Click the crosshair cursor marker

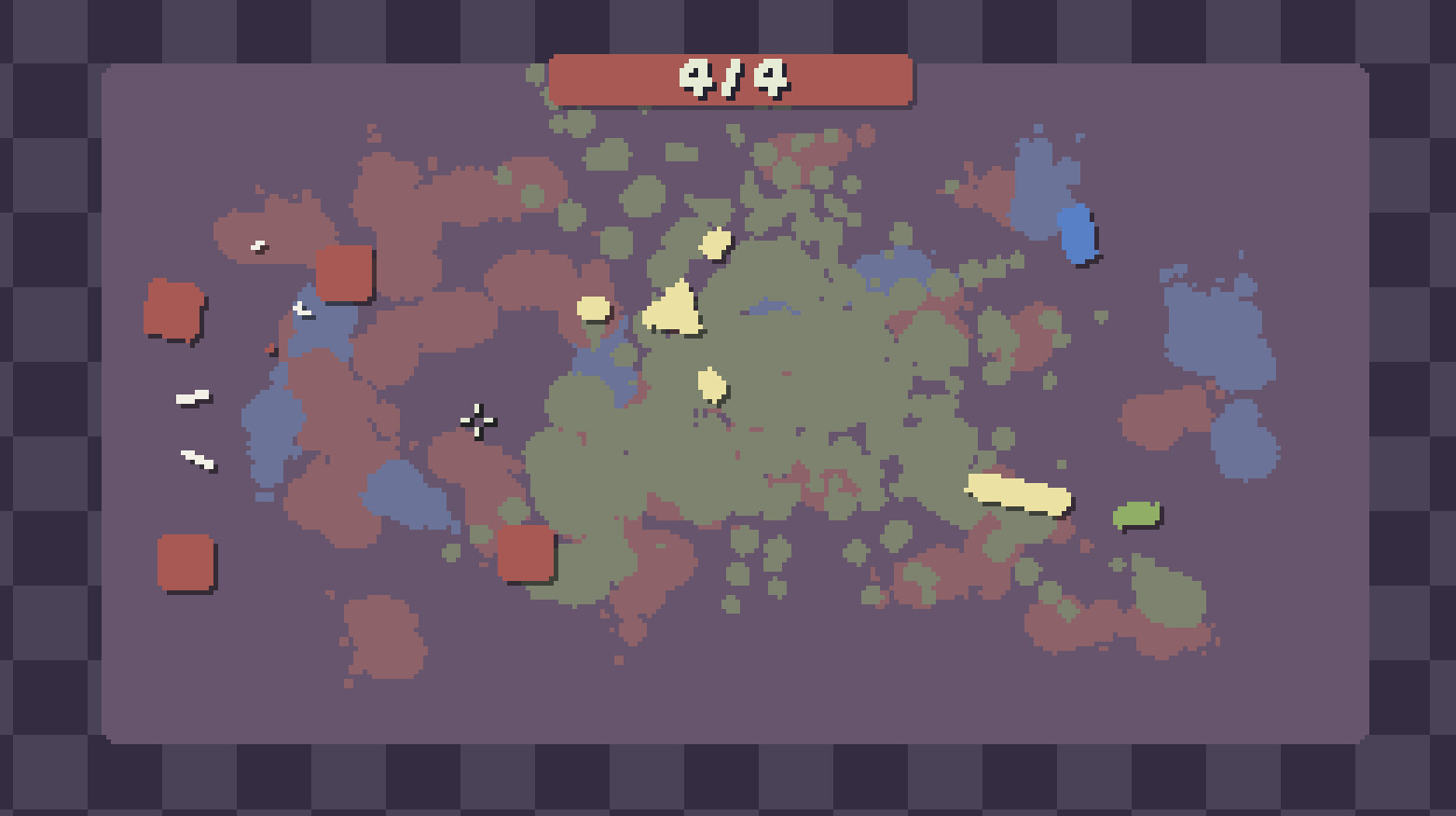point(477,422)
